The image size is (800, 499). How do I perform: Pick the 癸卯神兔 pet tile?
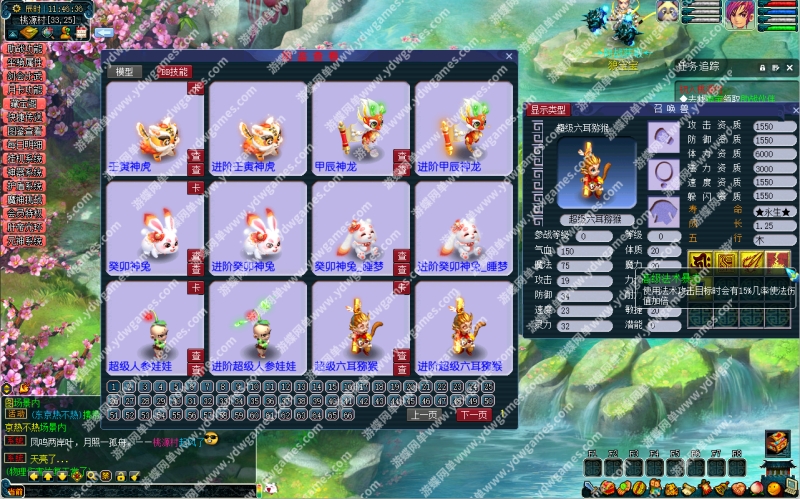tap(154, 228)
